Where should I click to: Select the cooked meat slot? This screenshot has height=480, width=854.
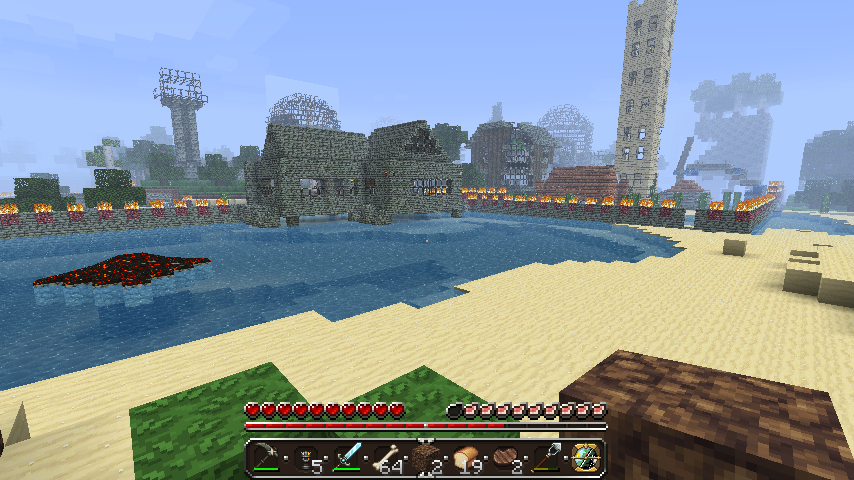[x=507, y=458]
